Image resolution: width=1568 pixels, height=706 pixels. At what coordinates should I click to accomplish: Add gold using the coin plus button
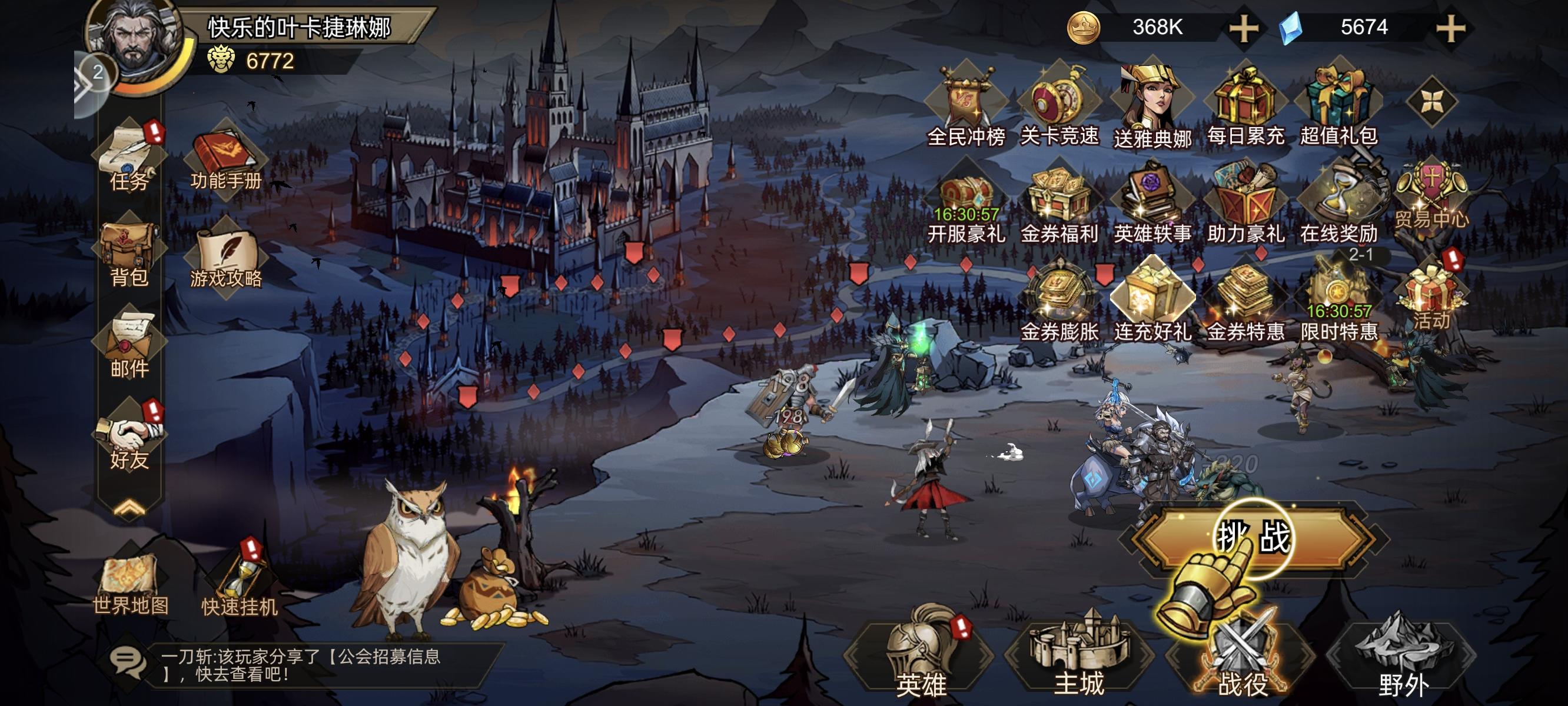(x=1244, y=29)
